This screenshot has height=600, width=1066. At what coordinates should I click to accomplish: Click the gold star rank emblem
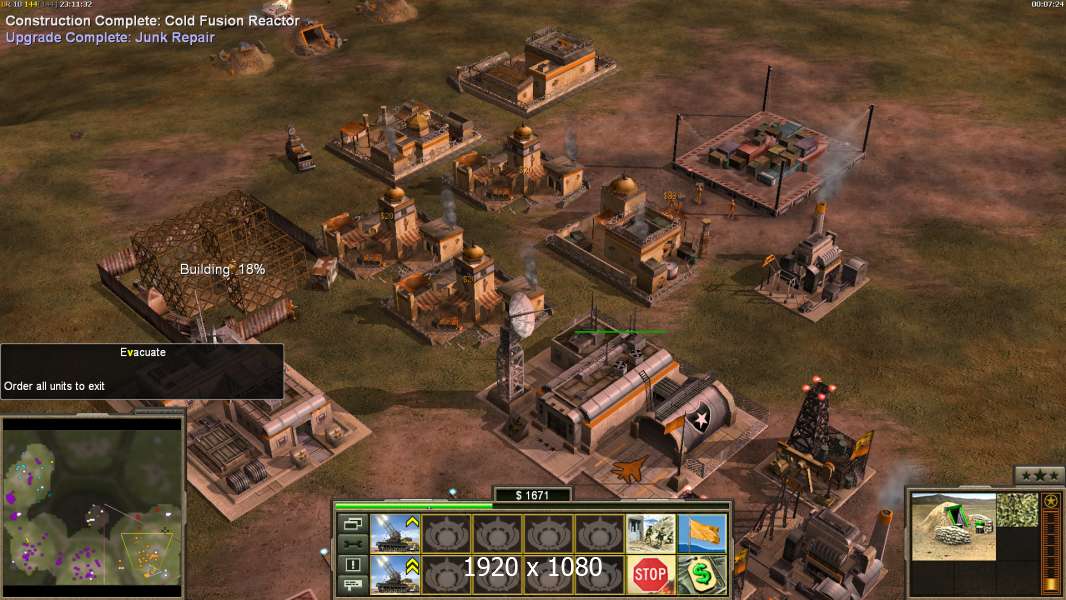1051,501
